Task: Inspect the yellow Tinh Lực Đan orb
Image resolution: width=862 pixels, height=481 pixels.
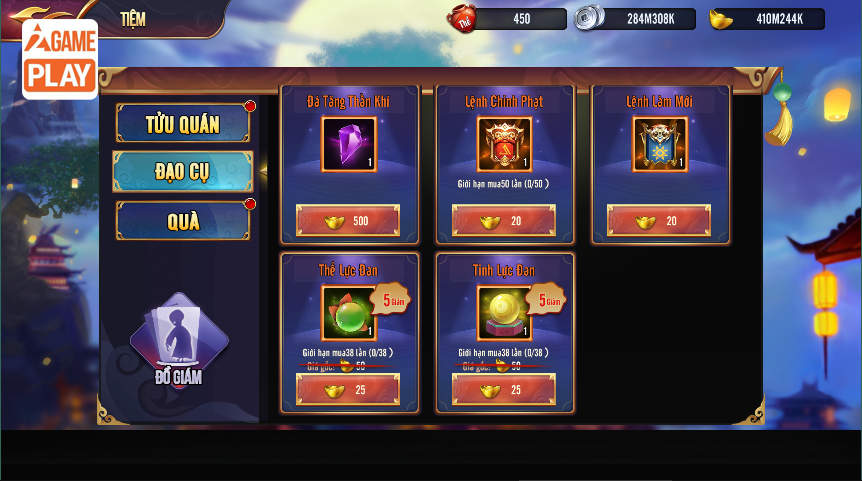Action: click(504, 313)
